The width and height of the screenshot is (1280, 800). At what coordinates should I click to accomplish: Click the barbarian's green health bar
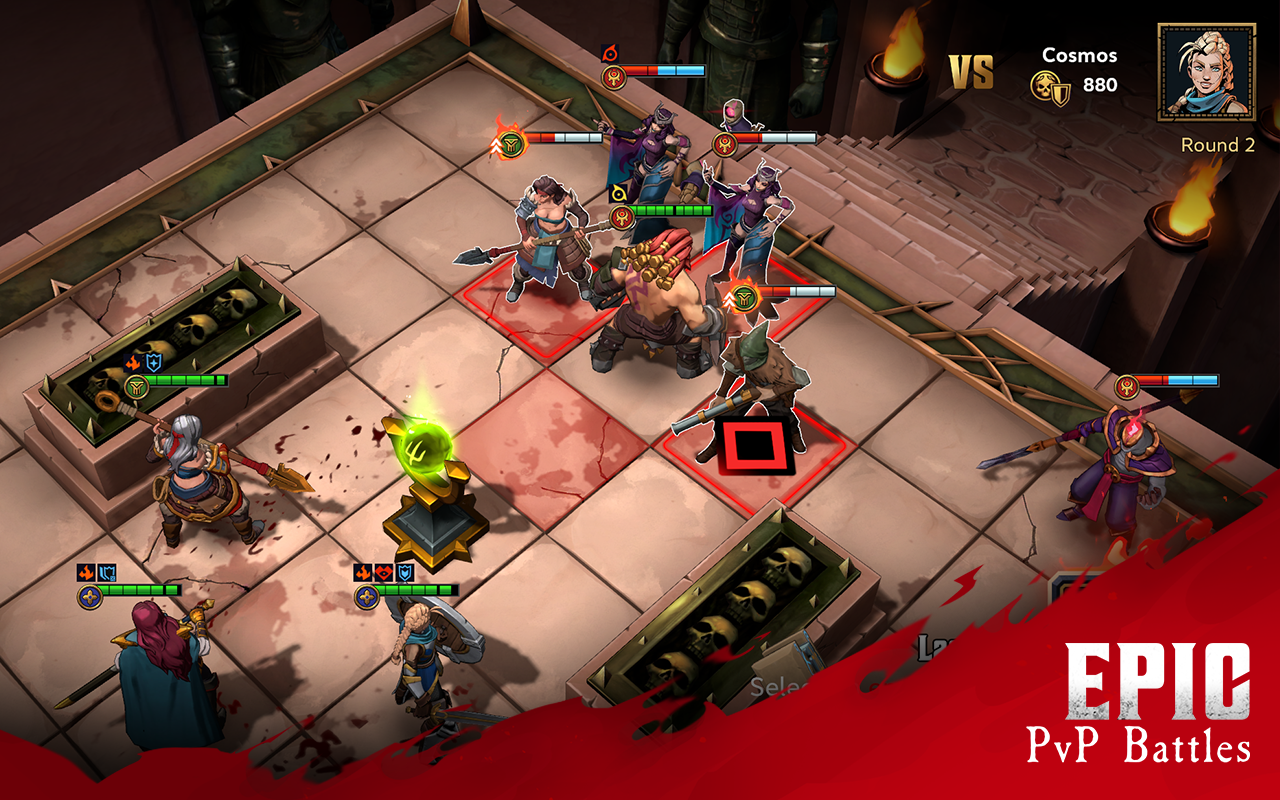coord(671,210)
